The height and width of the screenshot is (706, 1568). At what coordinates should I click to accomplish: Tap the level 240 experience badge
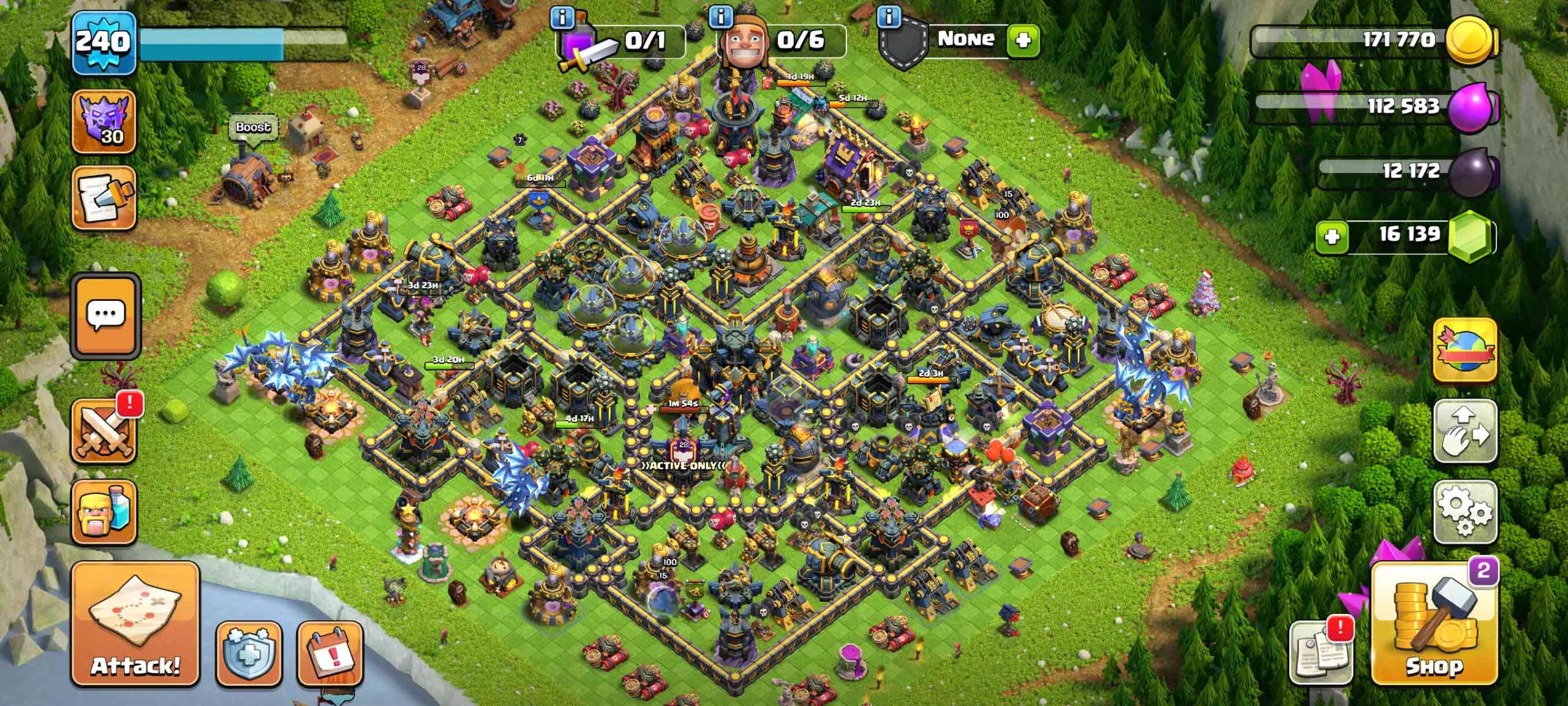pos(104,43)
